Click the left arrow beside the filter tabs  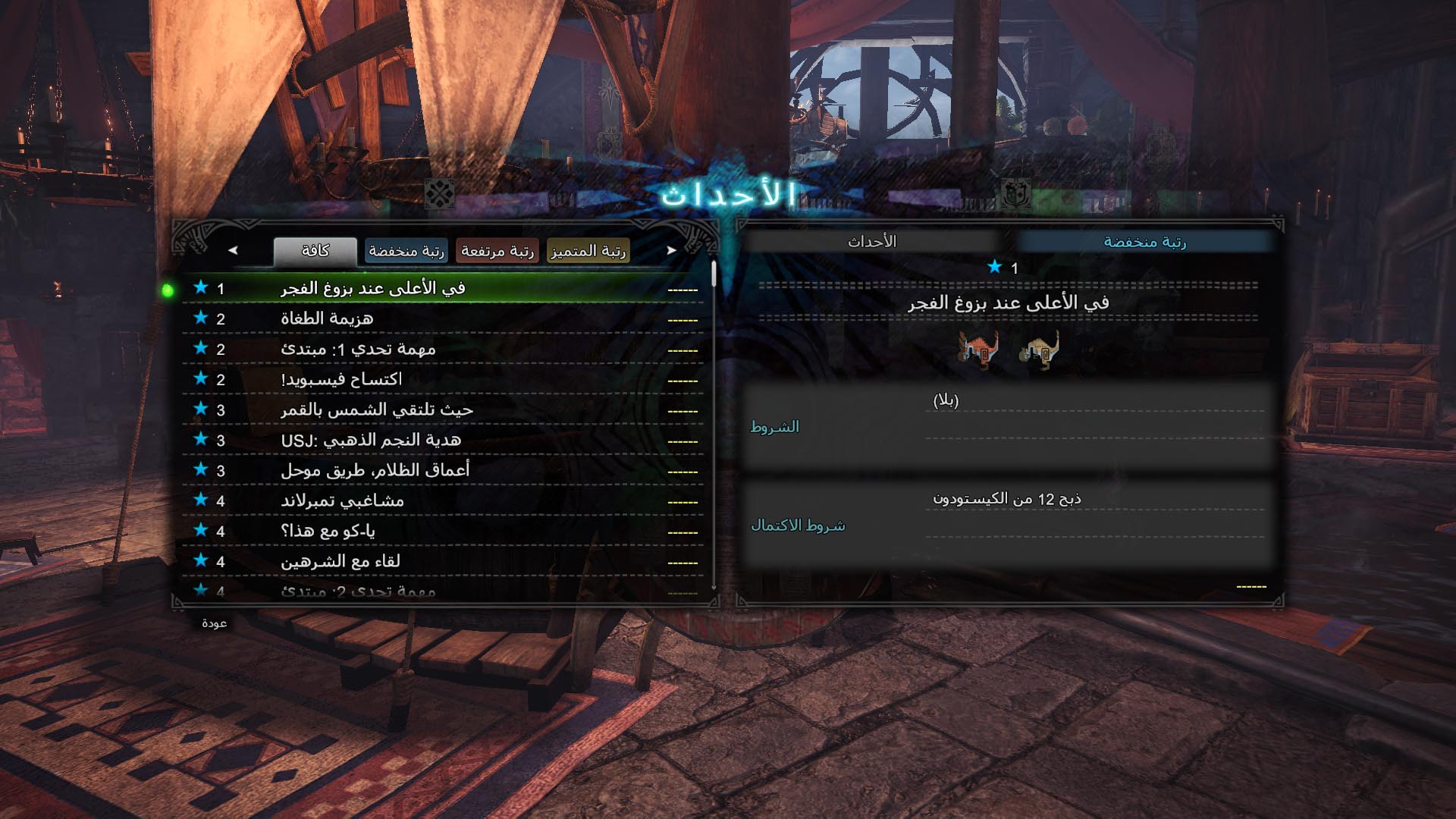pos(232,250)
